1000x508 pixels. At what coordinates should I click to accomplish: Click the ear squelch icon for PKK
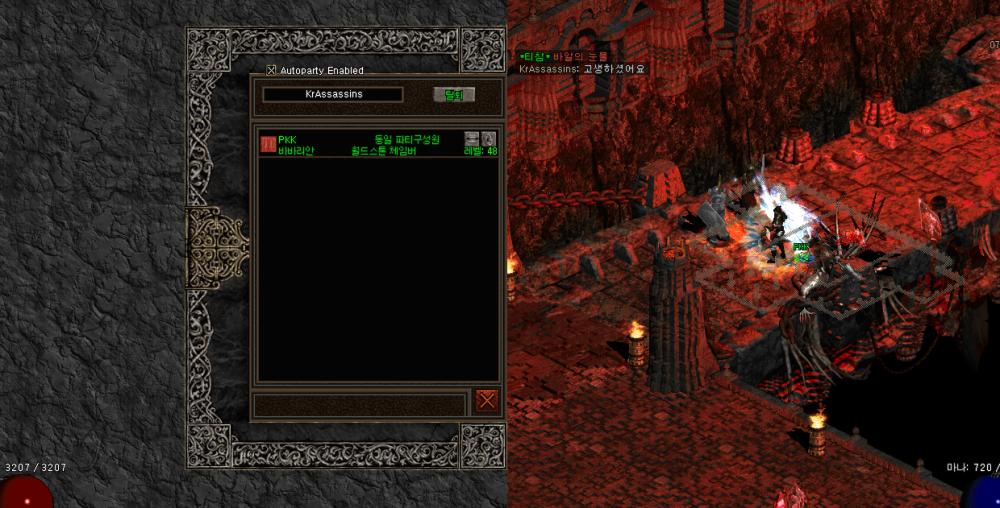(488, 139)
